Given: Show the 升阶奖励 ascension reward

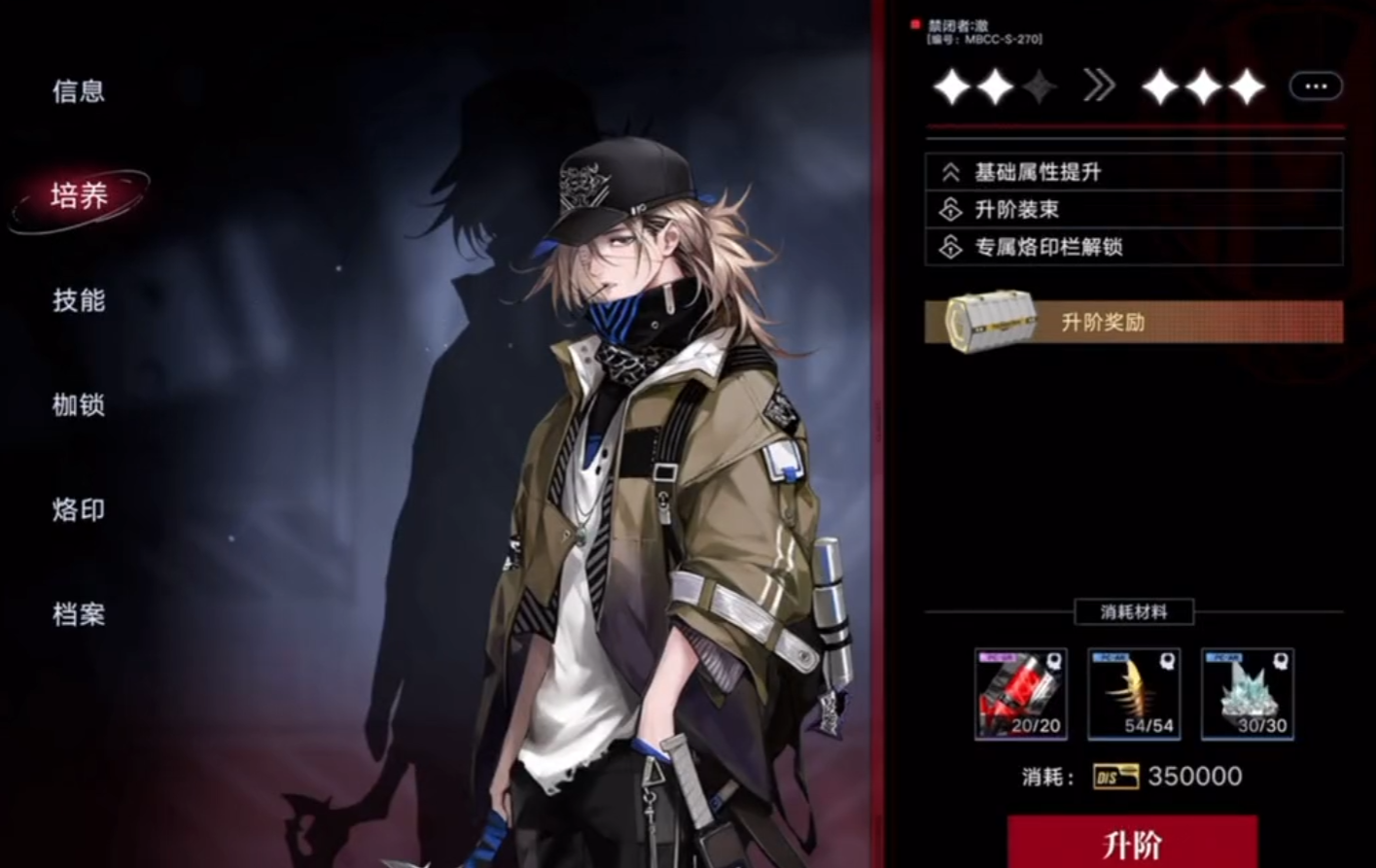Looking at the screenshot, I should click(x=1133, y=322).
